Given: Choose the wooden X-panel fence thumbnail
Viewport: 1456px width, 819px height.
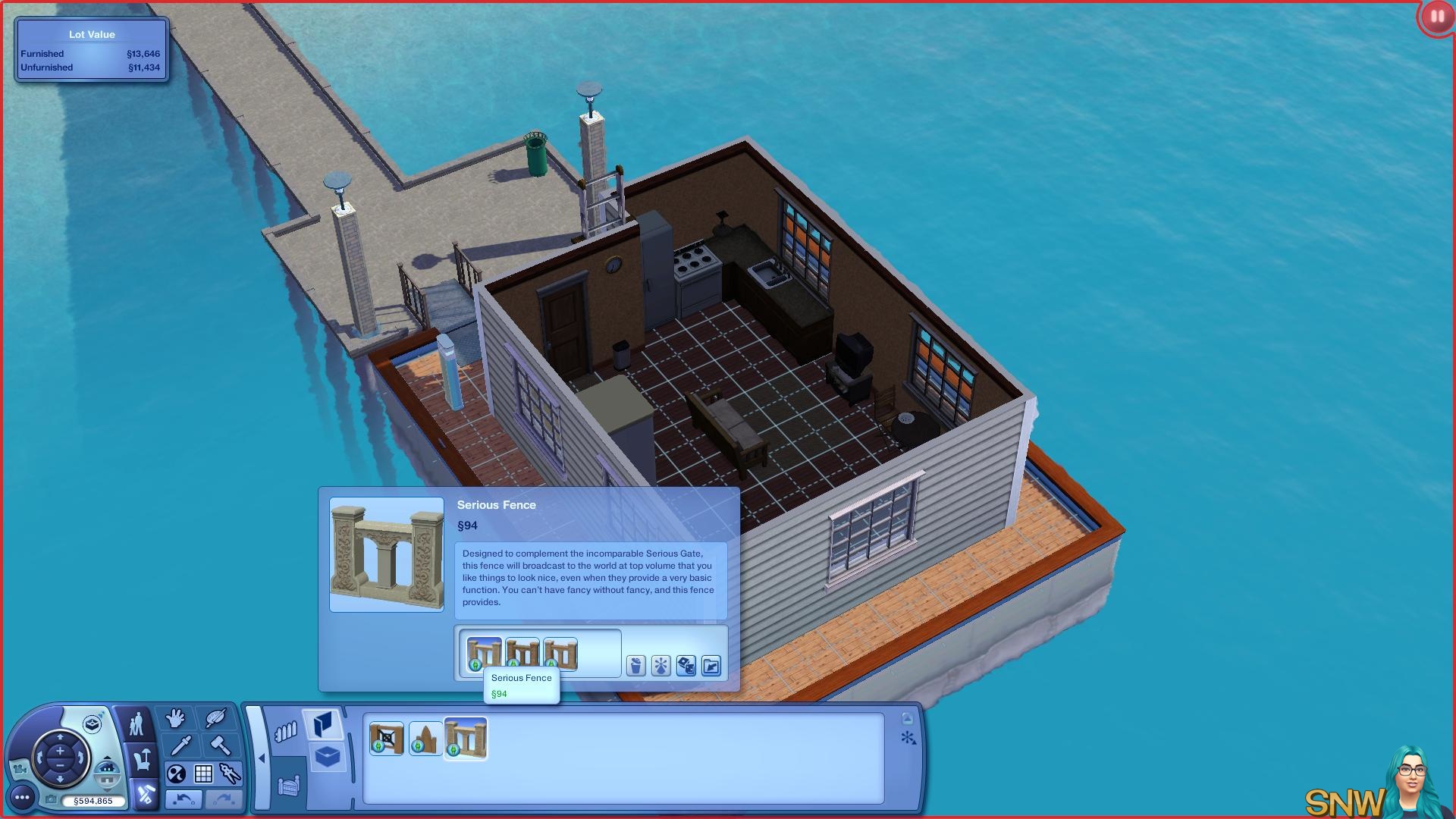Looking at the screenshot, I should pos(386,738).
